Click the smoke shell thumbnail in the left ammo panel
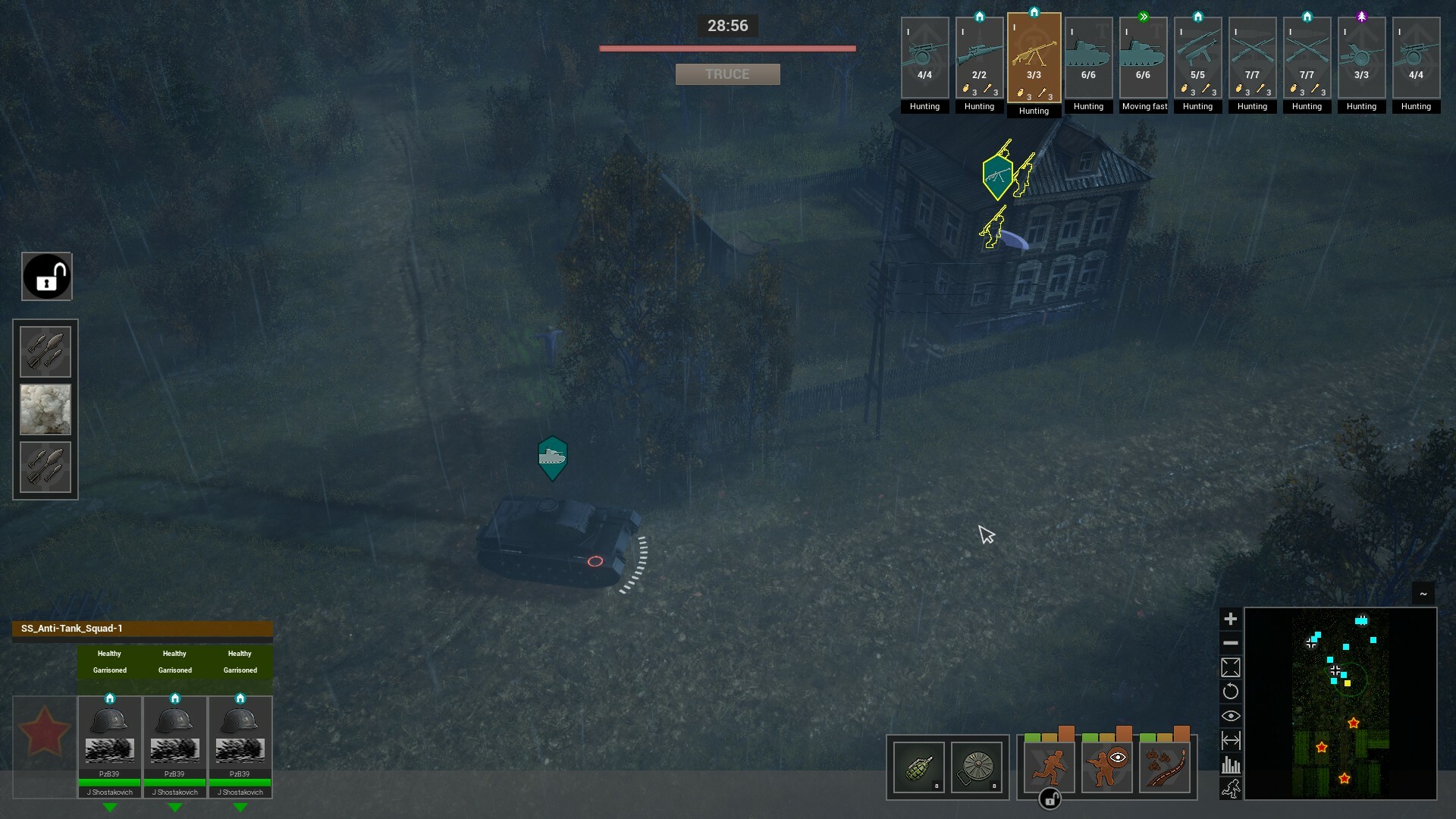The width and height of the screenshot is (1456, 819). pos(45,409)
